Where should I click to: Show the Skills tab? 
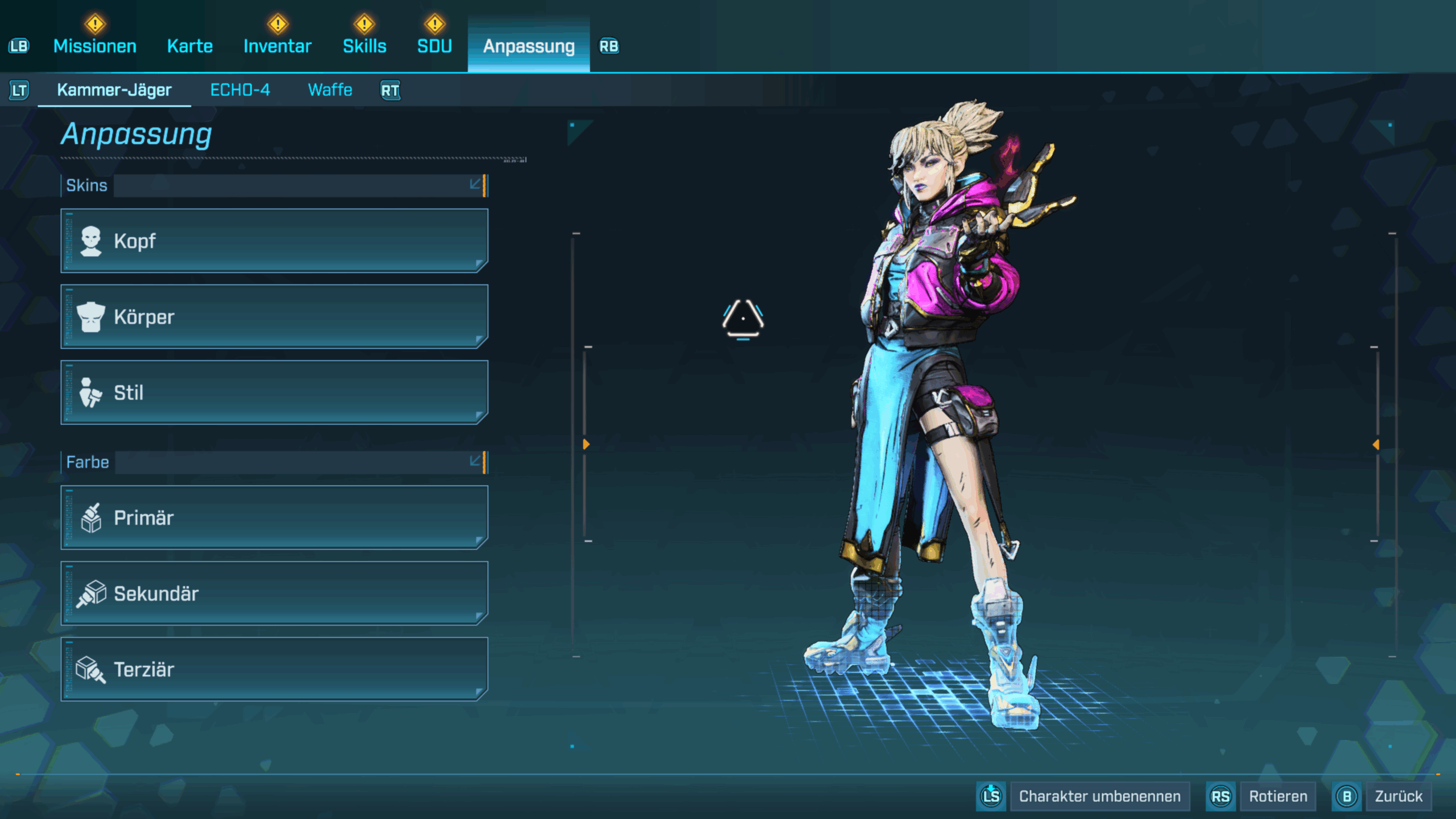(365, 46)
